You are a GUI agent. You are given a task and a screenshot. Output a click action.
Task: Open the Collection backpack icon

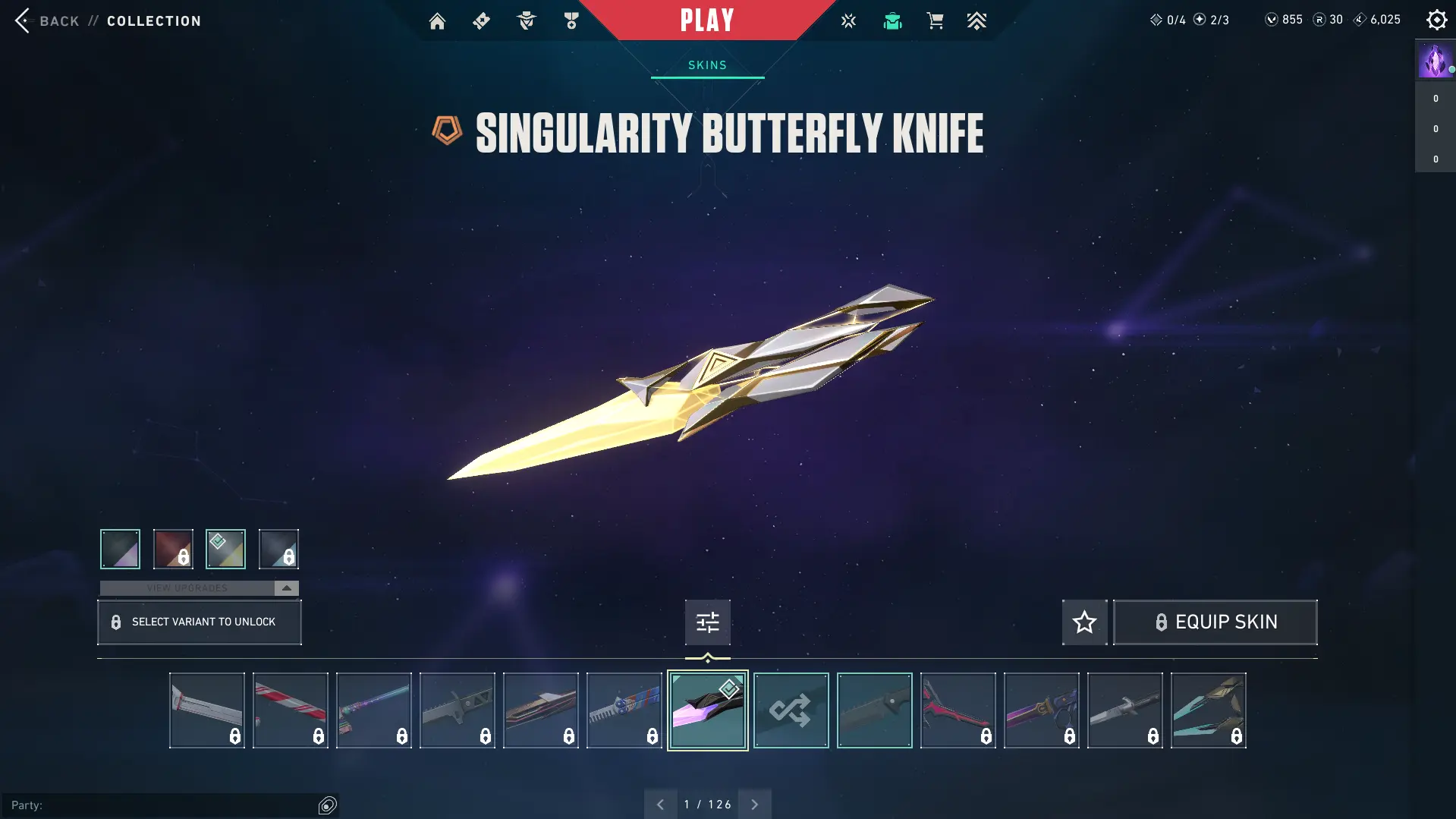[x=892, y=20]
